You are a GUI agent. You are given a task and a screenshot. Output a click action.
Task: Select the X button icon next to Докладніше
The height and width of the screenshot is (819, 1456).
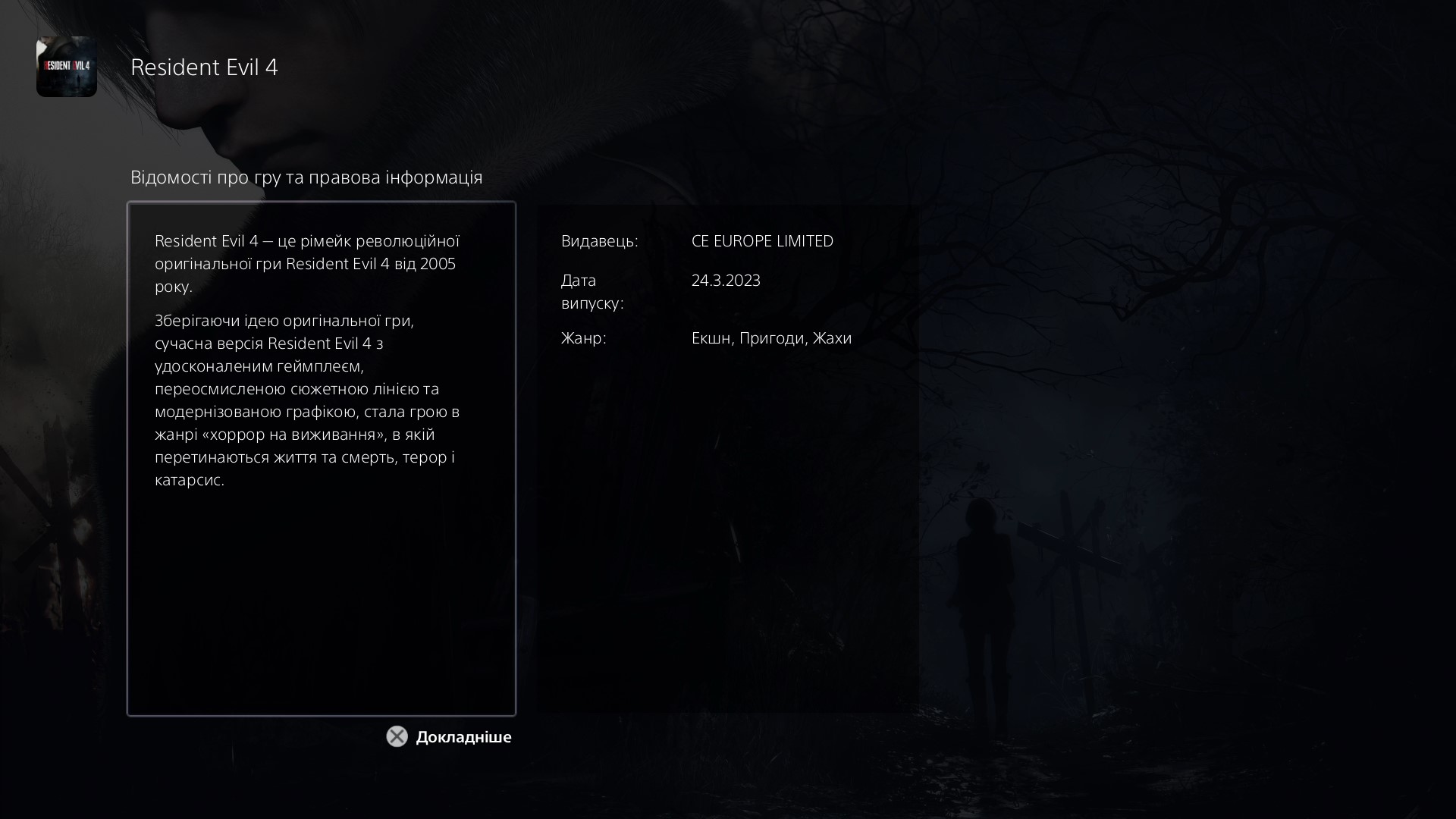pos(396,736)
